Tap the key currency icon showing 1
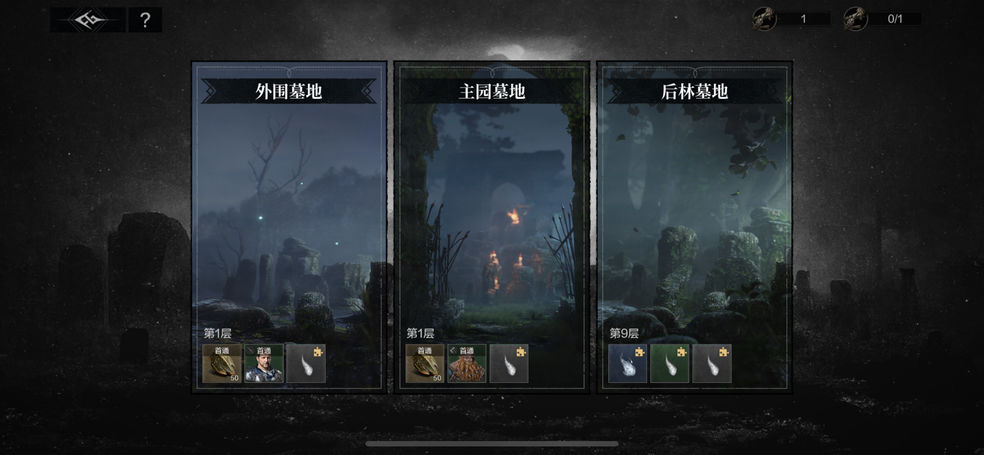The image size is (984, 455). coord(765,18)
